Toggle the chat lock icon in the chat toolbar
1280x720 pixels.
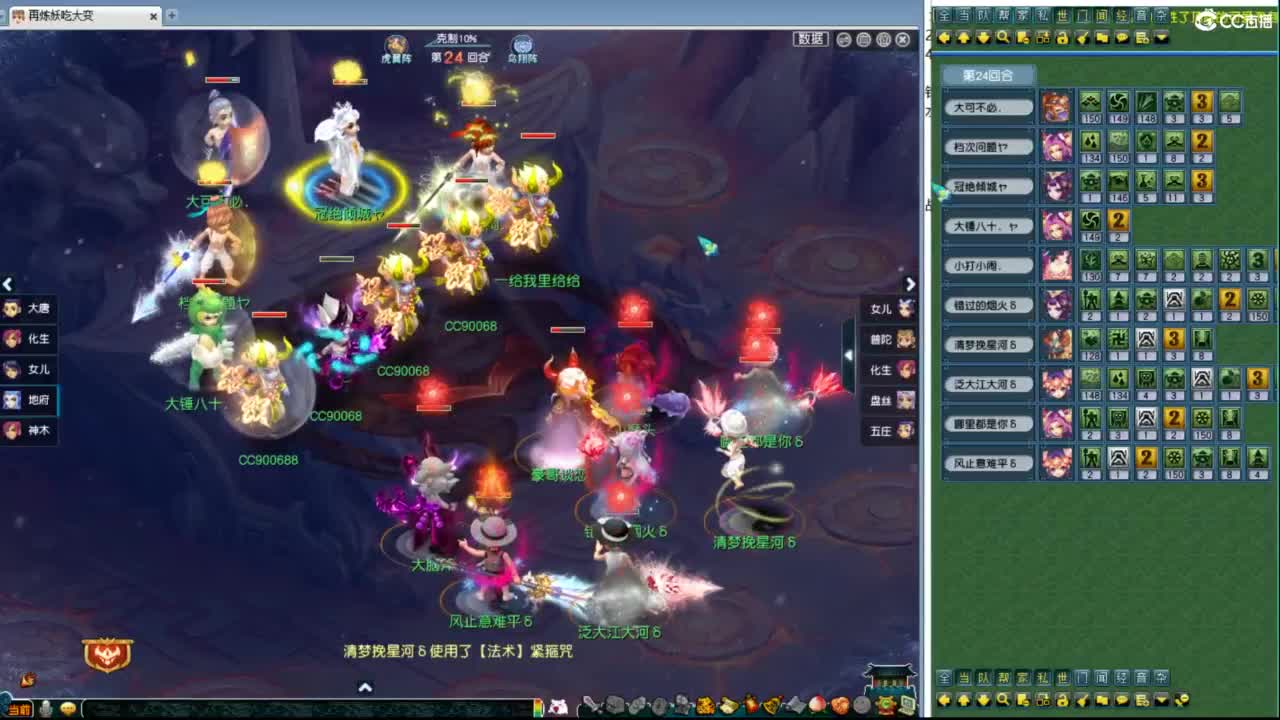tap(1061, 38)
